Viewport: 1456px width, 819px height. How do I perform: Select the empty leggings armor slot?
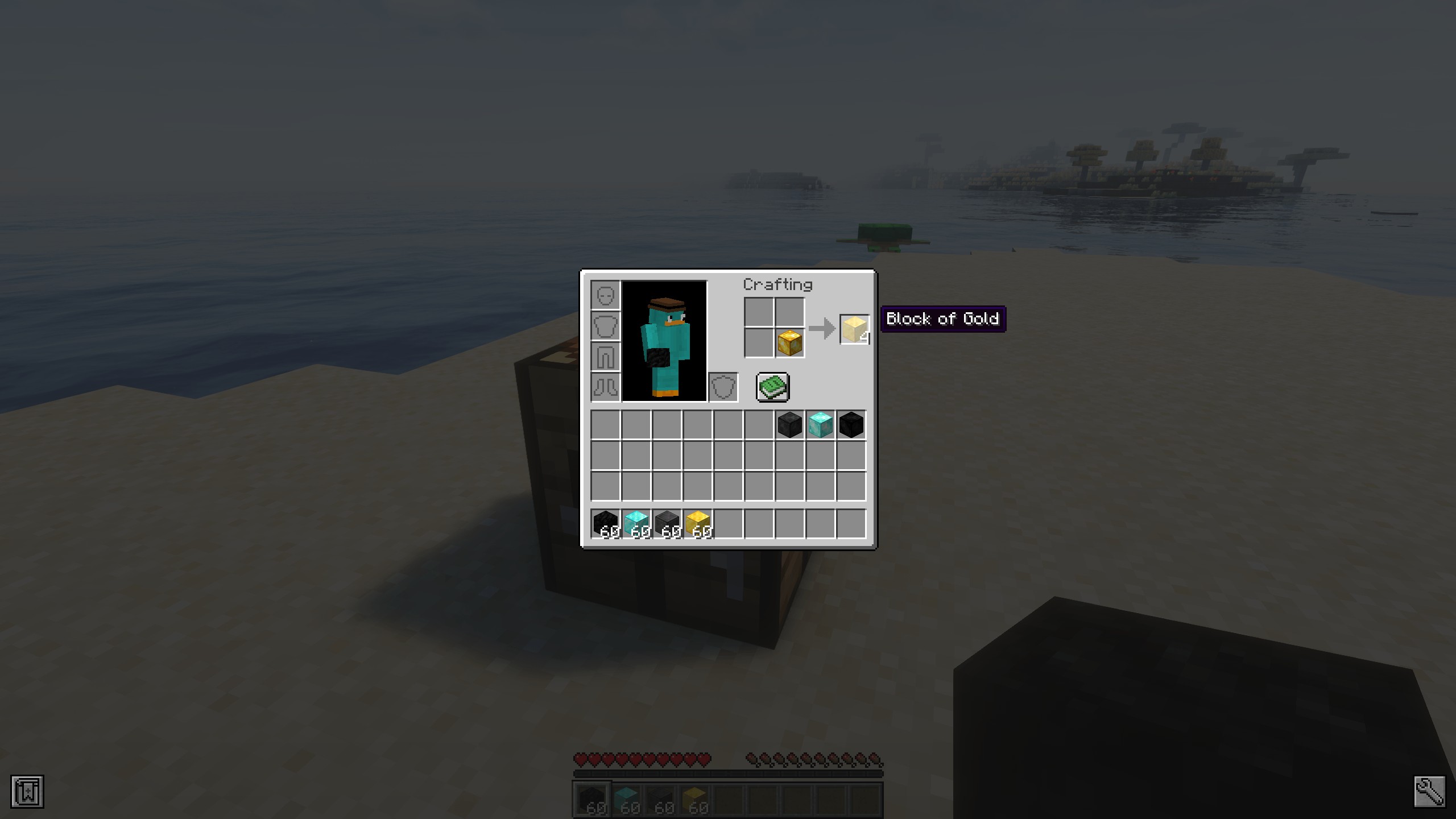[x=605, y=357]
